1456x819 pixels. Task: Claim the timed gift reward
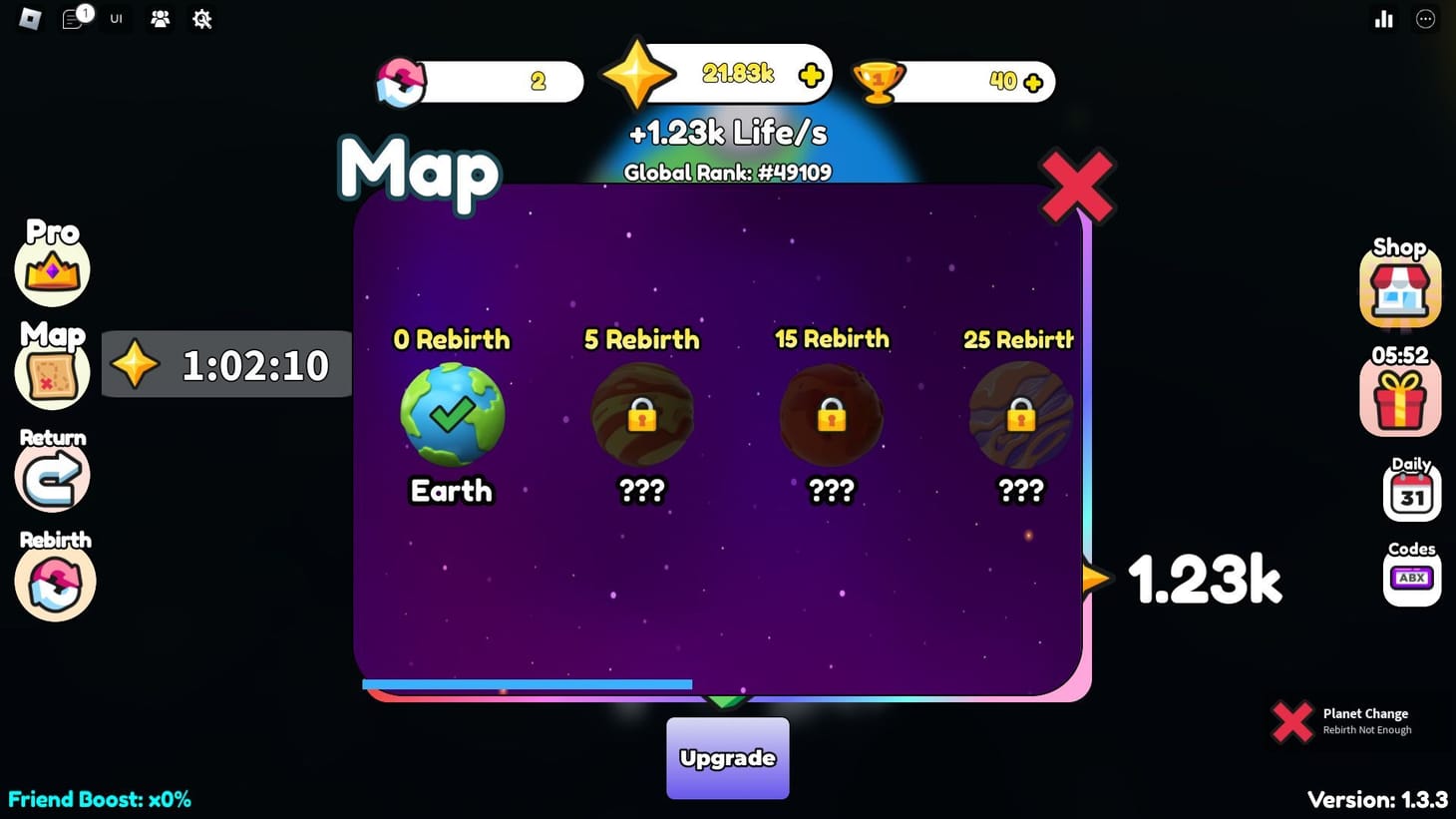pos(1399,397)
